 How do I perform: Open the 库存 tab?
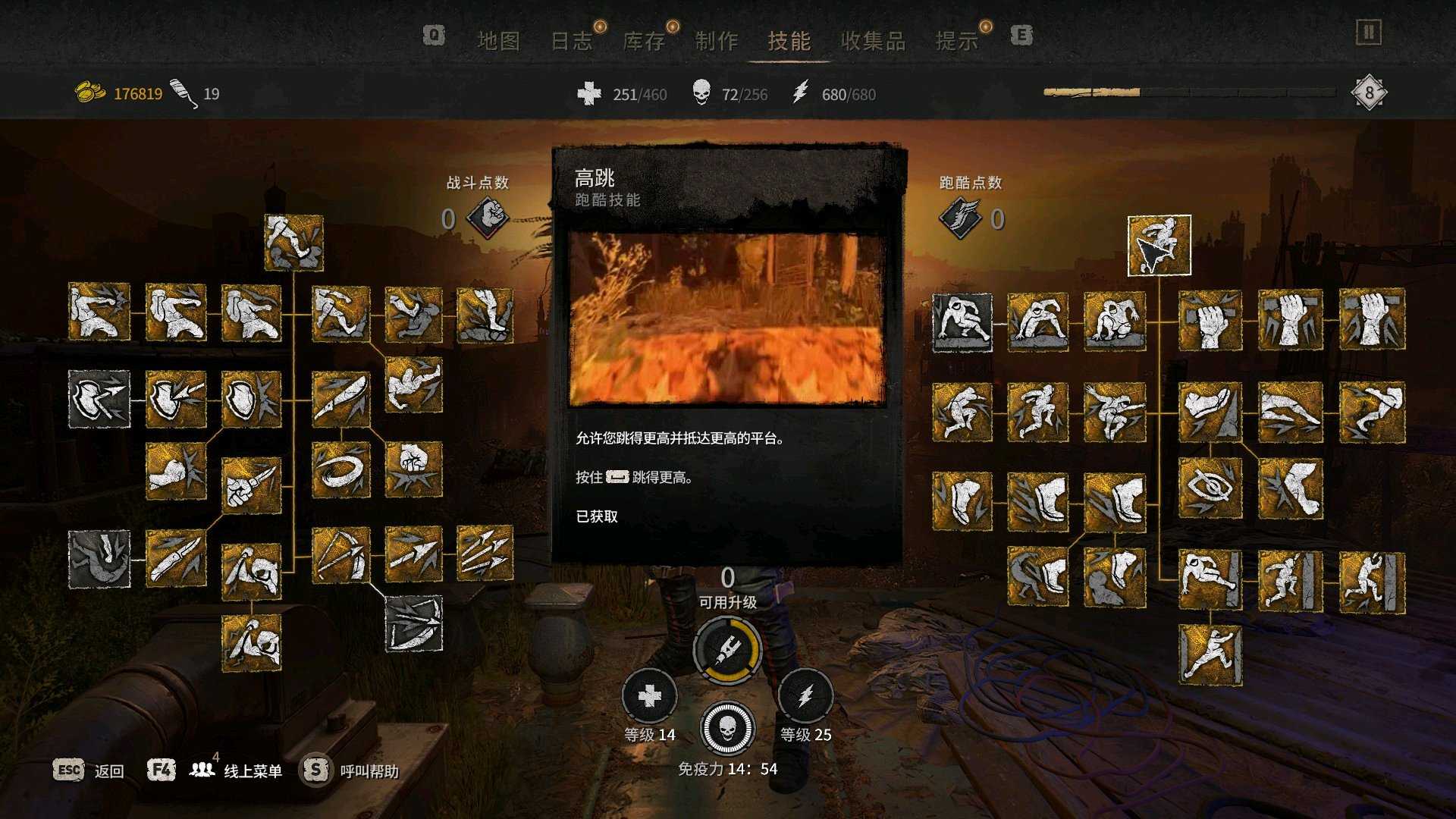coord(647,42)
